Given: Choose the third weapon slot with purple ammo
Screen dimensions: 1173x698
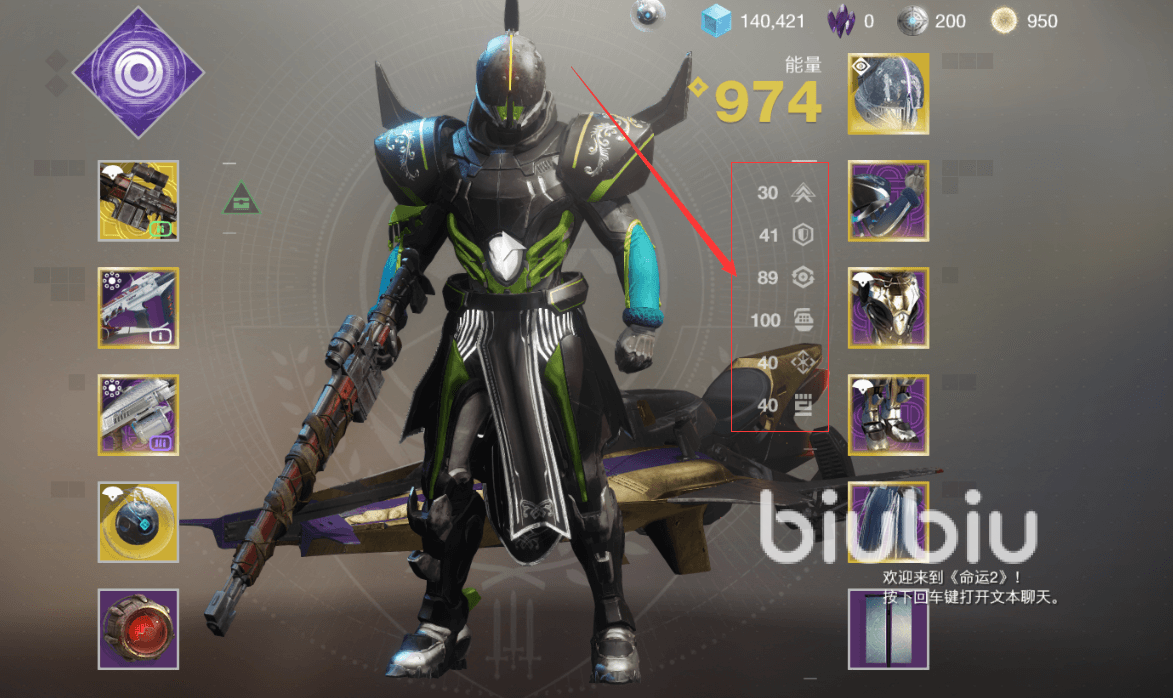Looking at the screenshot, I should [138, 415].
